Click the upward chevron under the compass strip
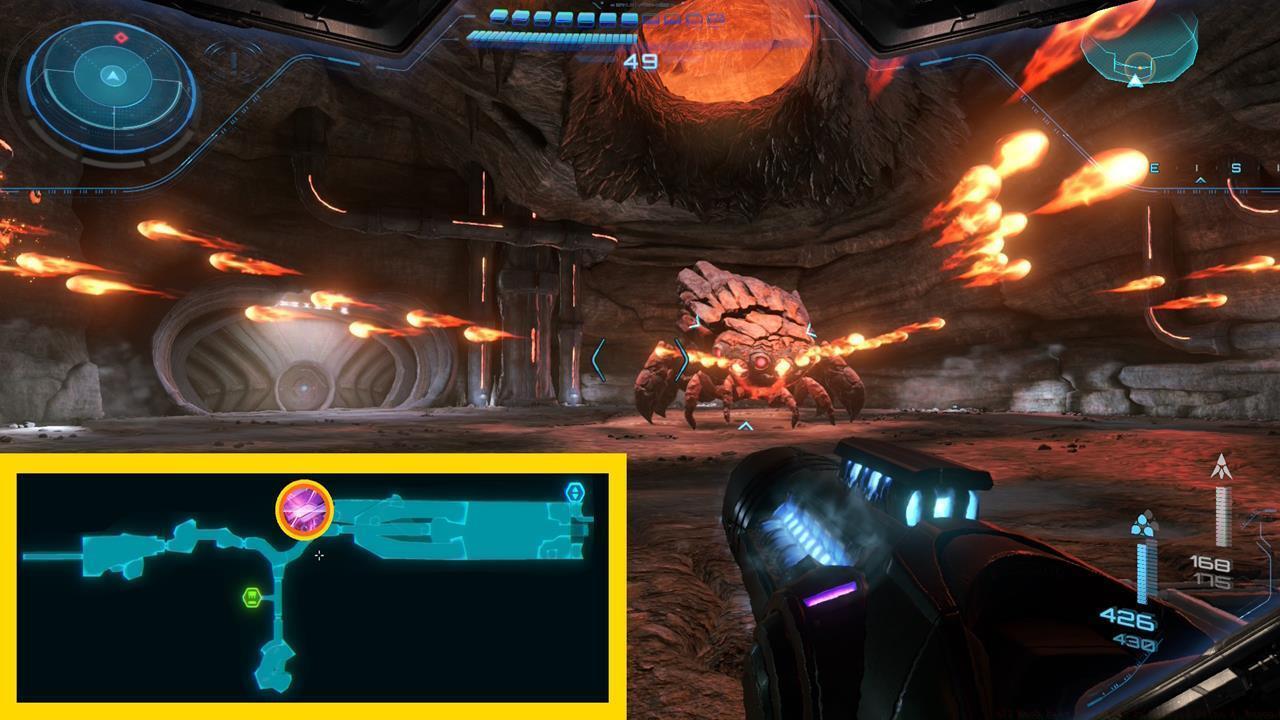Image resolution: width=1280 pixels, height=720 pixels. tap(1200, 180)
